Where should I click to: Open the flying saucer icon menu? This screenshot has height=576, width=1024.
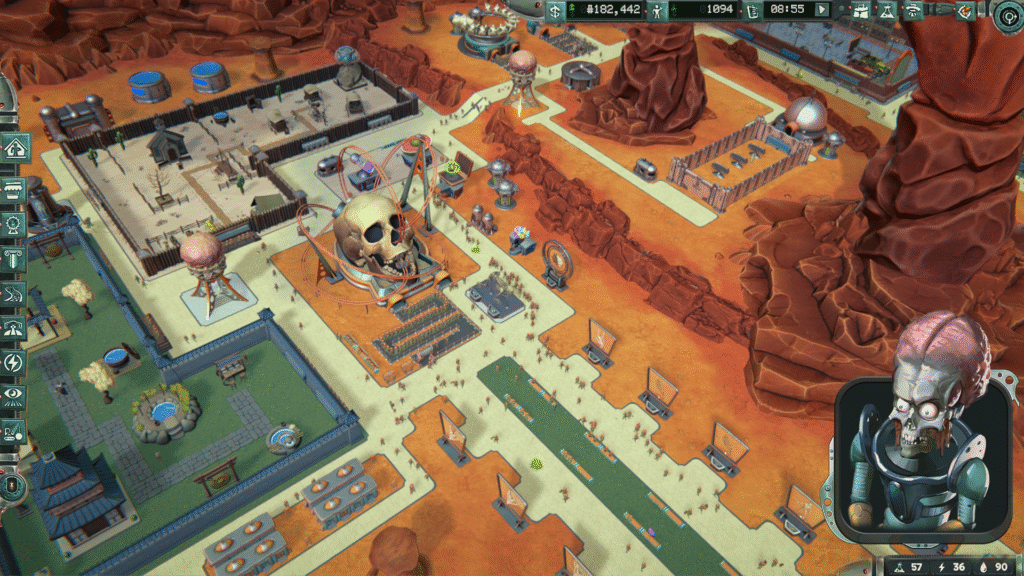[x=912, y=10]
